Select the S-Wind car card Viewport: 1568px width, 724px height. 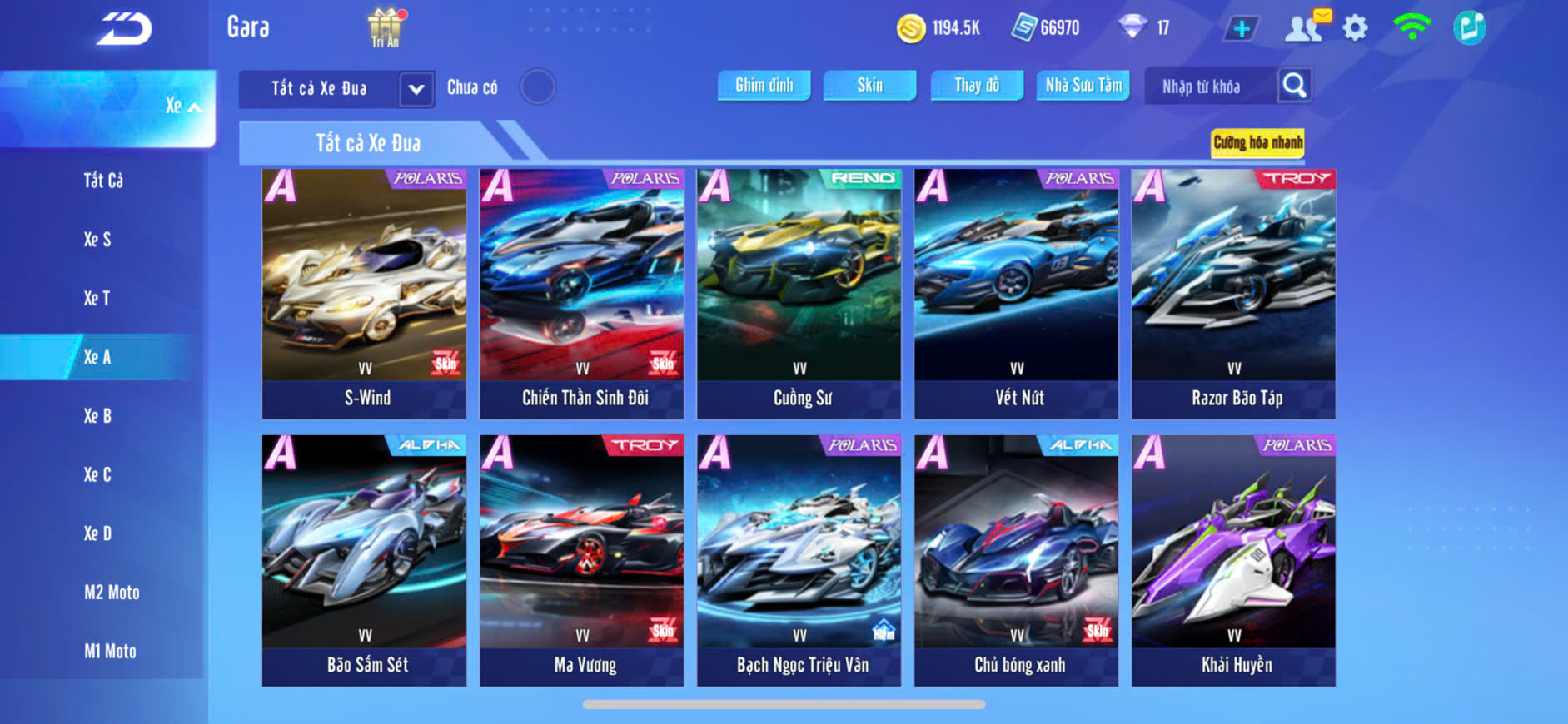[x=364, y=294]
